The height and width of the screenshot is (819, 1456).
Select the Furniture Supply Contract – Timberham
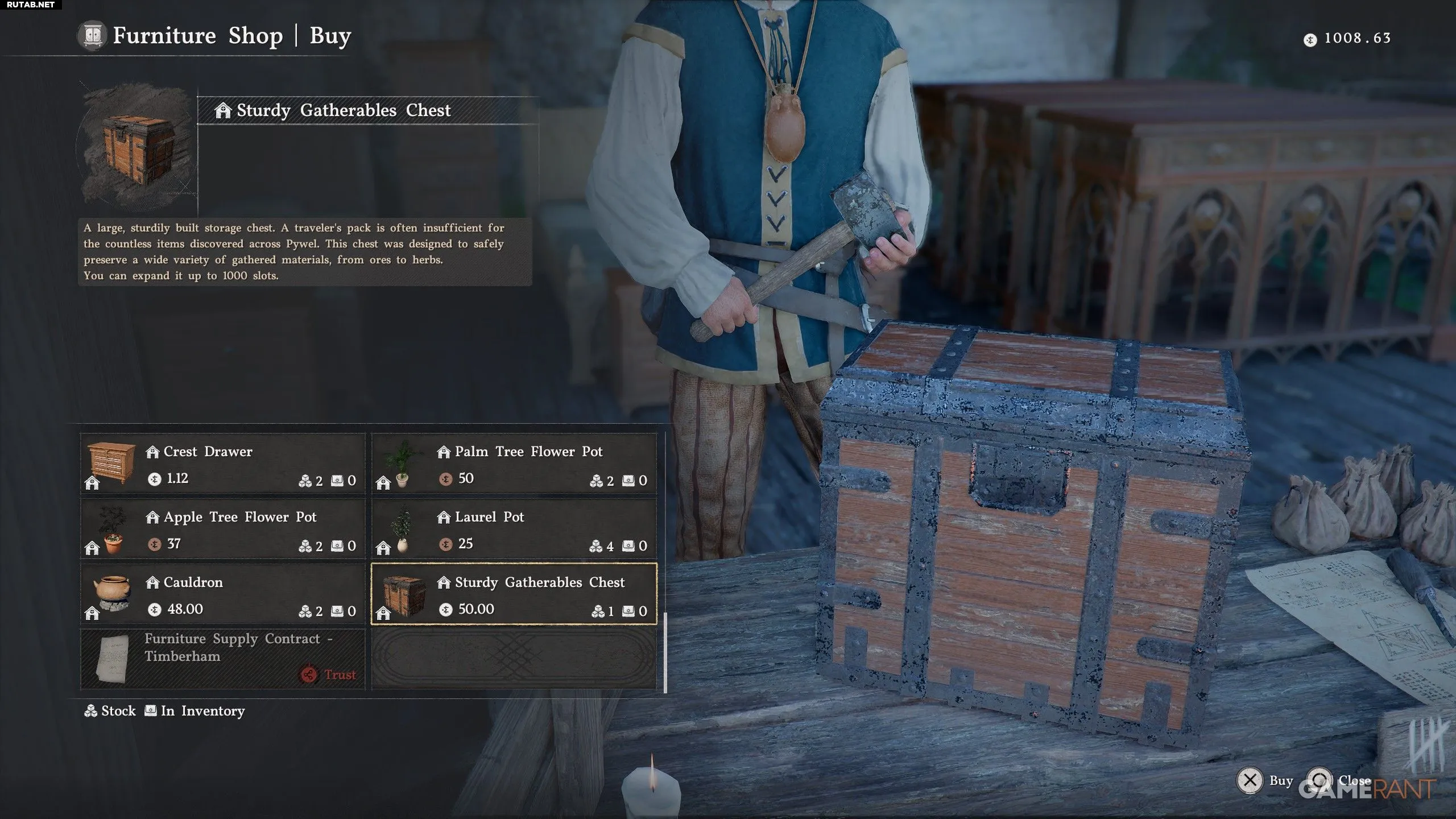coord(223,659)
